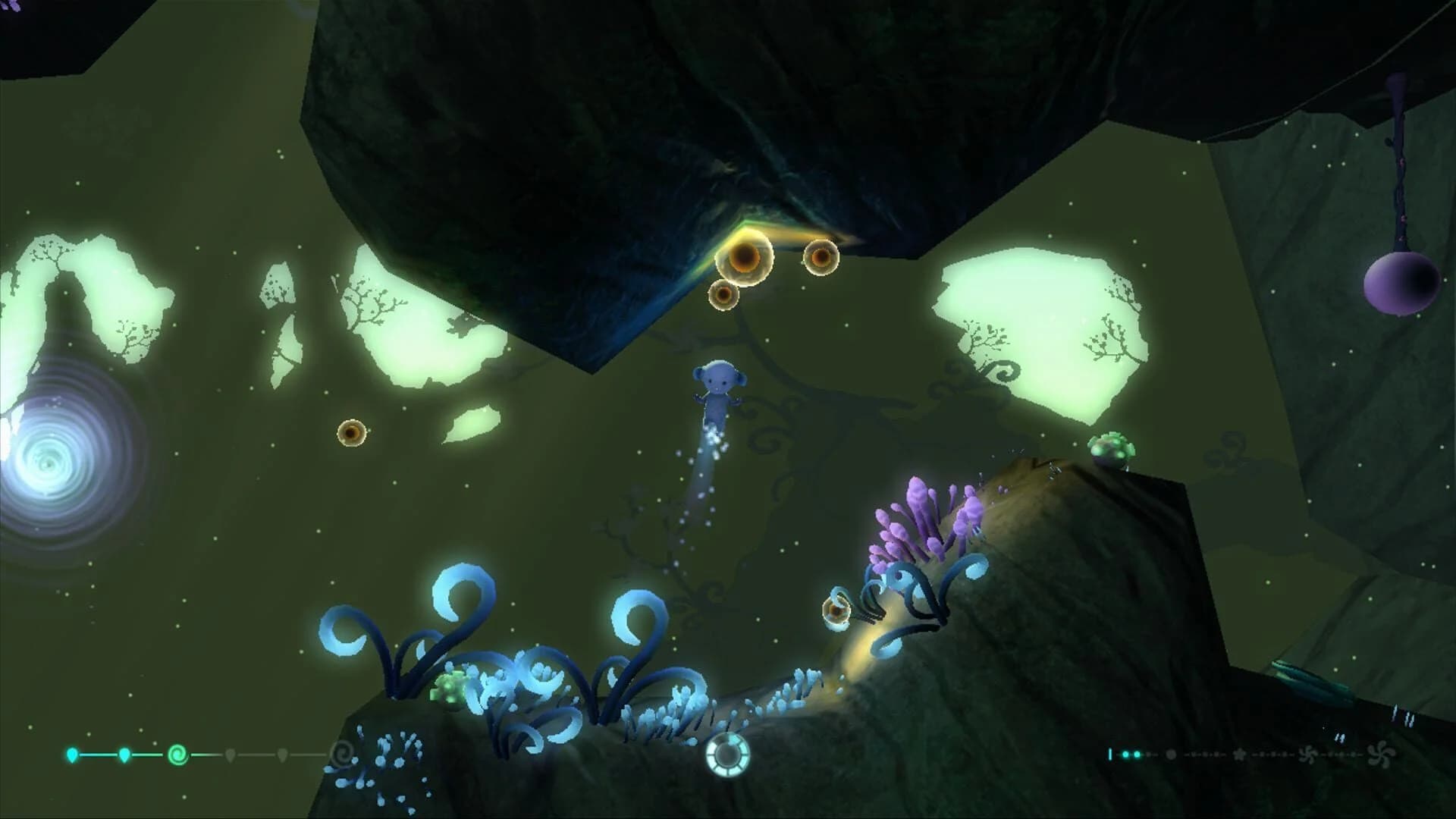1456x819 pixels.
Task: Click the flower icon in the bottom-right counter
Action: click(x=1241, y=755)
